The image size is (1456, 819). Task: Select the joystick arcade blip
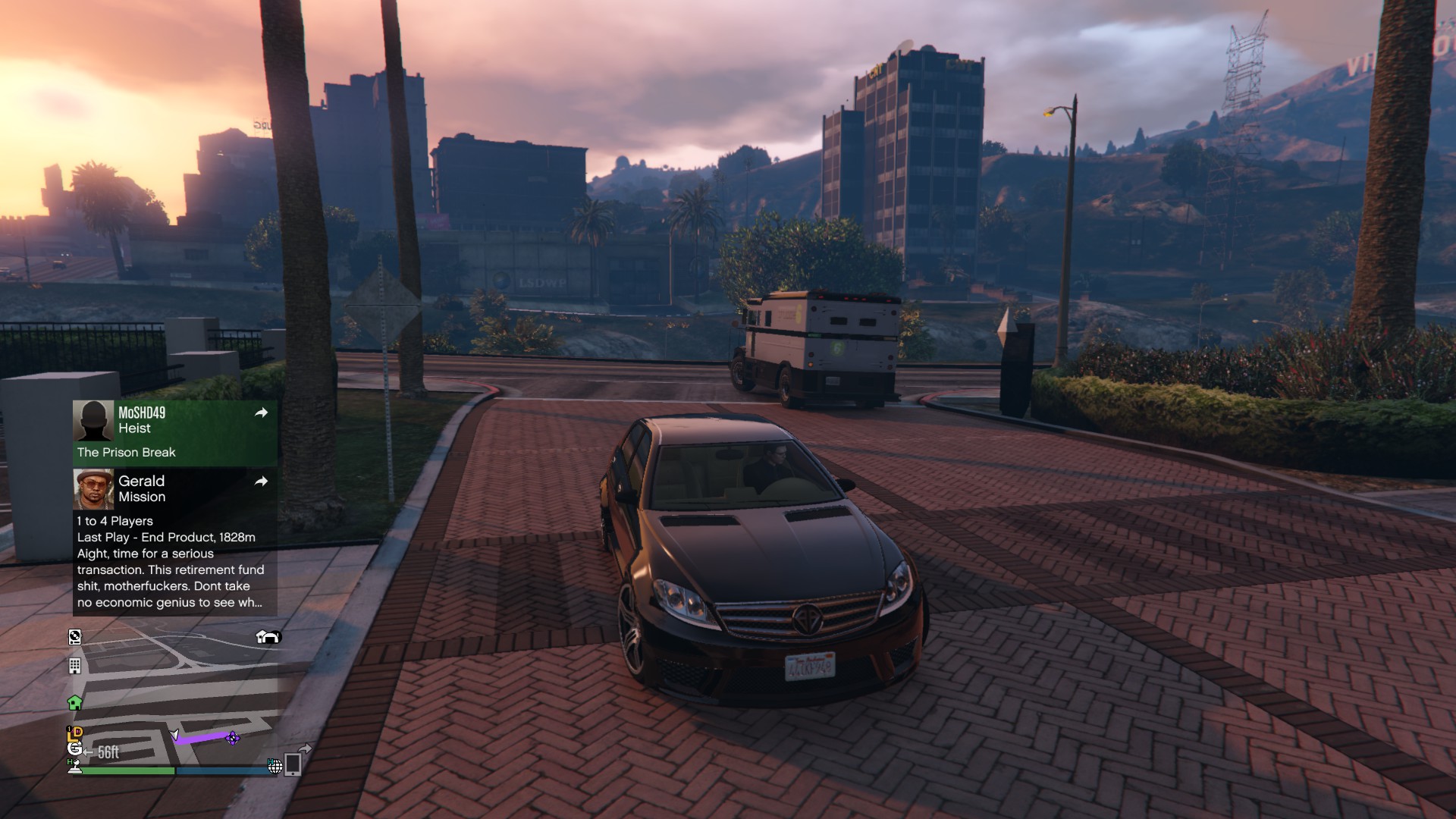point(74,767)
